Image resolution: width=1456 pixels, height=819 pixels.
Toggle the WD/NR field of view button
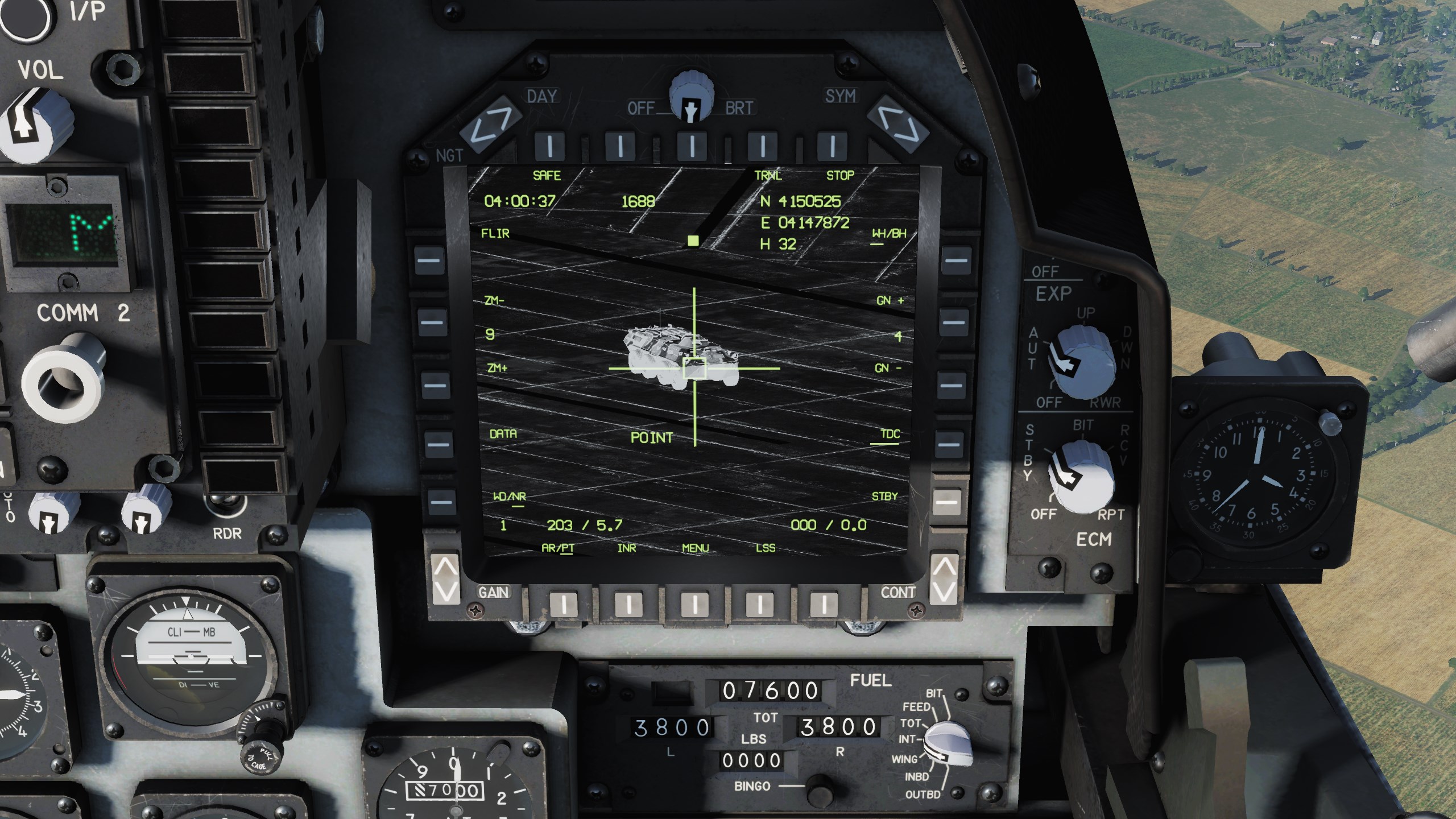[440, 502]
